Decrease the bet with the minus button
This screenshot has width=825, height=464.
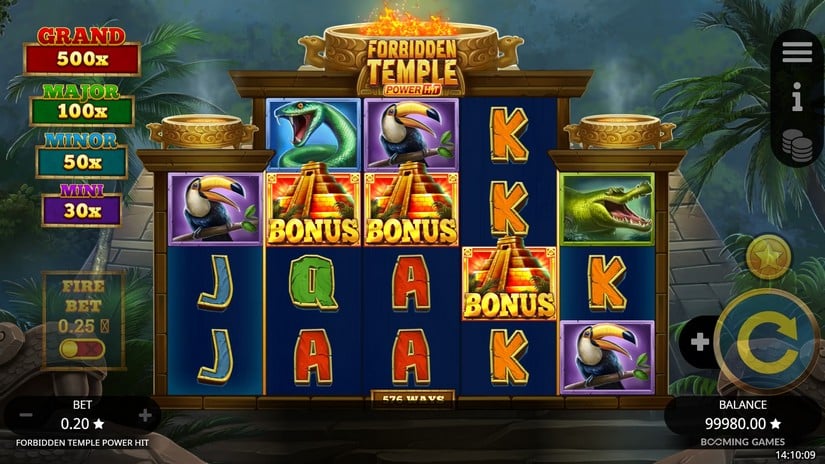click(x=26, y=415)
